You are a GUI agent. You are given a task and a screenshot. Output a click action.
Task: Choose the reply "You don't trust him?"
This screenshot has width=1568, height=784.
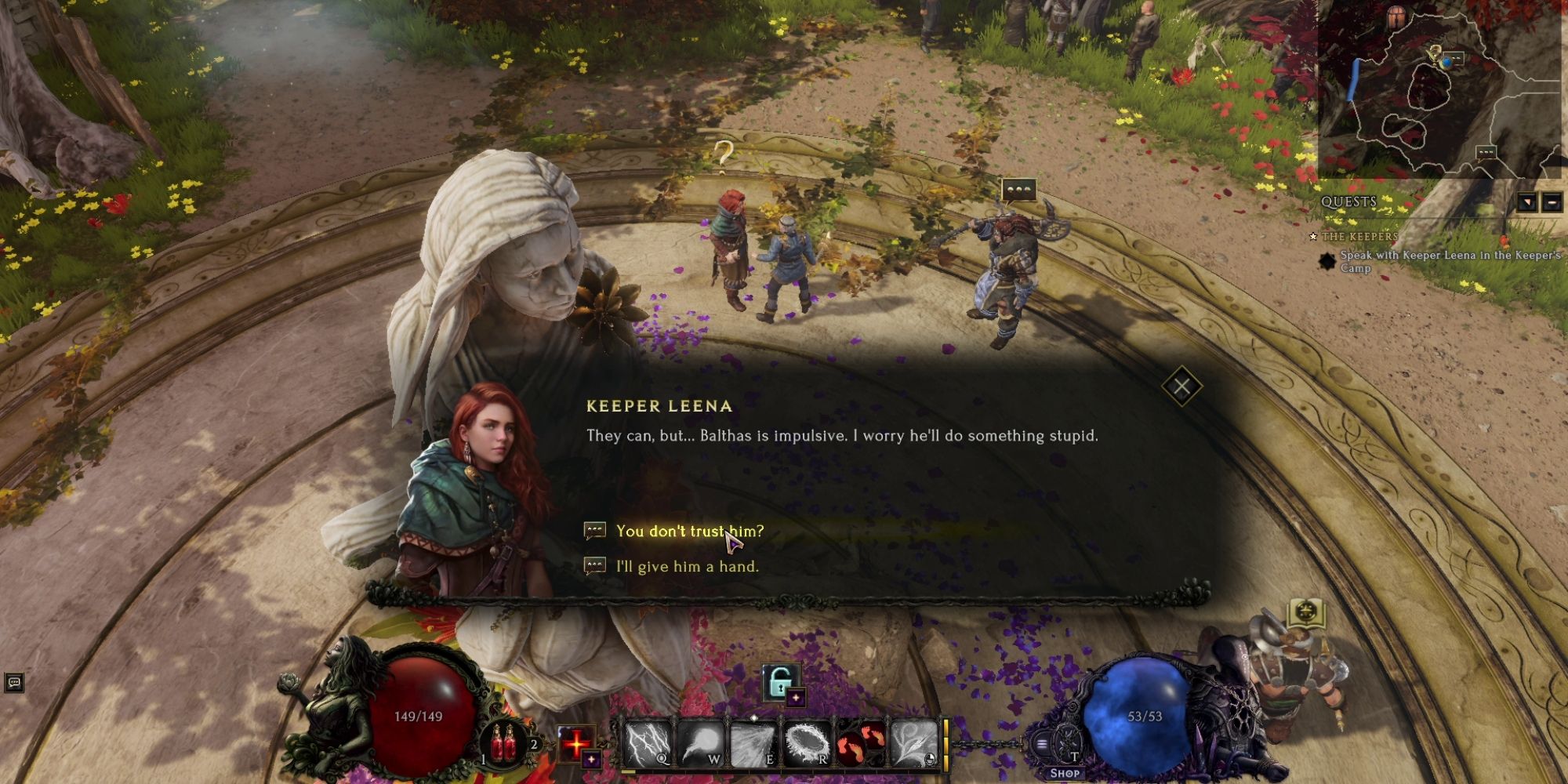(x=689, y=532)
